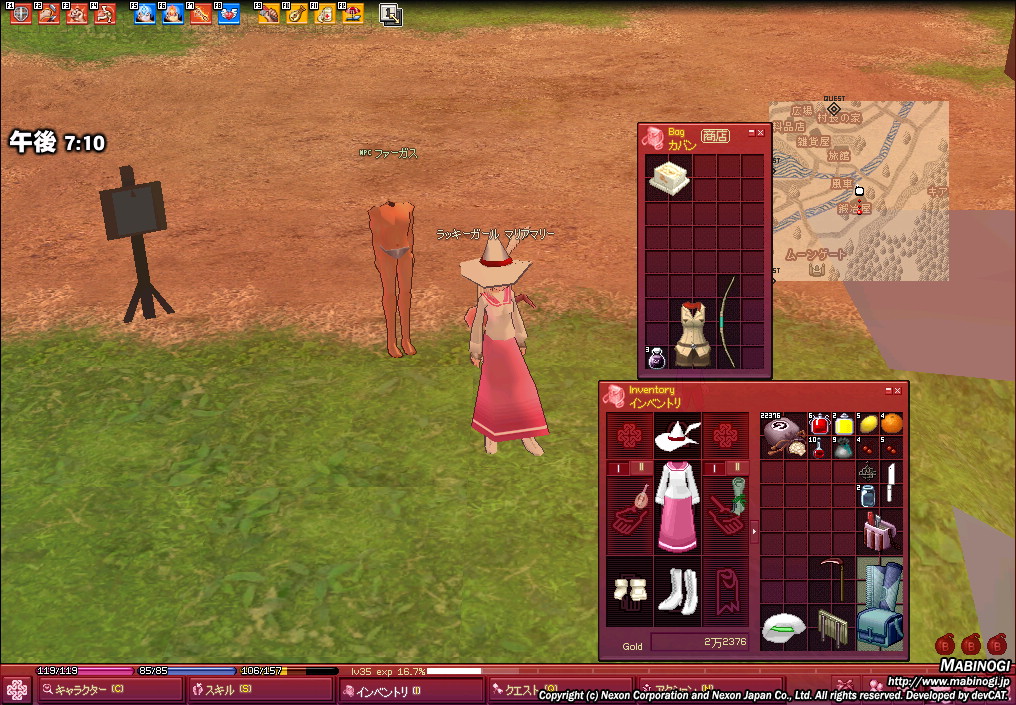This screenshot has width=1016, height=705.
Task: Pick the bow stored in the Bag
Action: [729, 320]
